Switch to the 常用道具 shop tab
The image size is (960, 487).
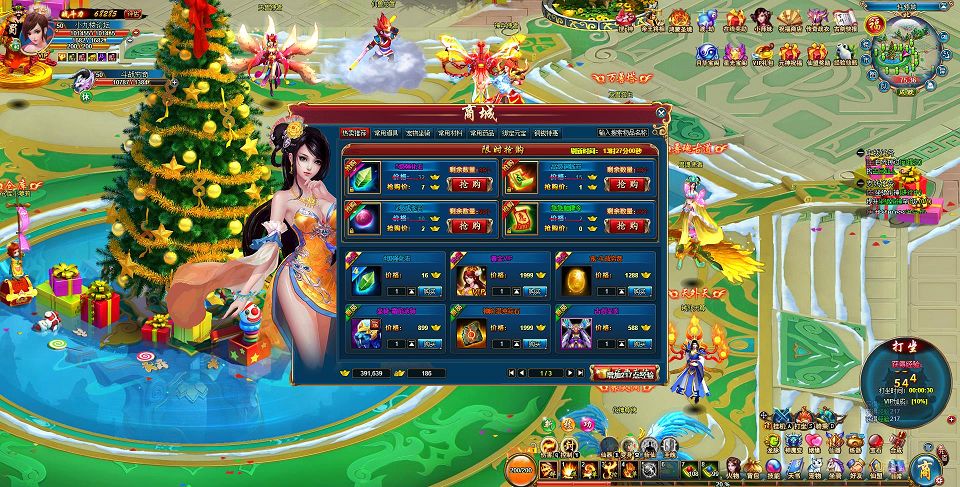tap(388, 132)
